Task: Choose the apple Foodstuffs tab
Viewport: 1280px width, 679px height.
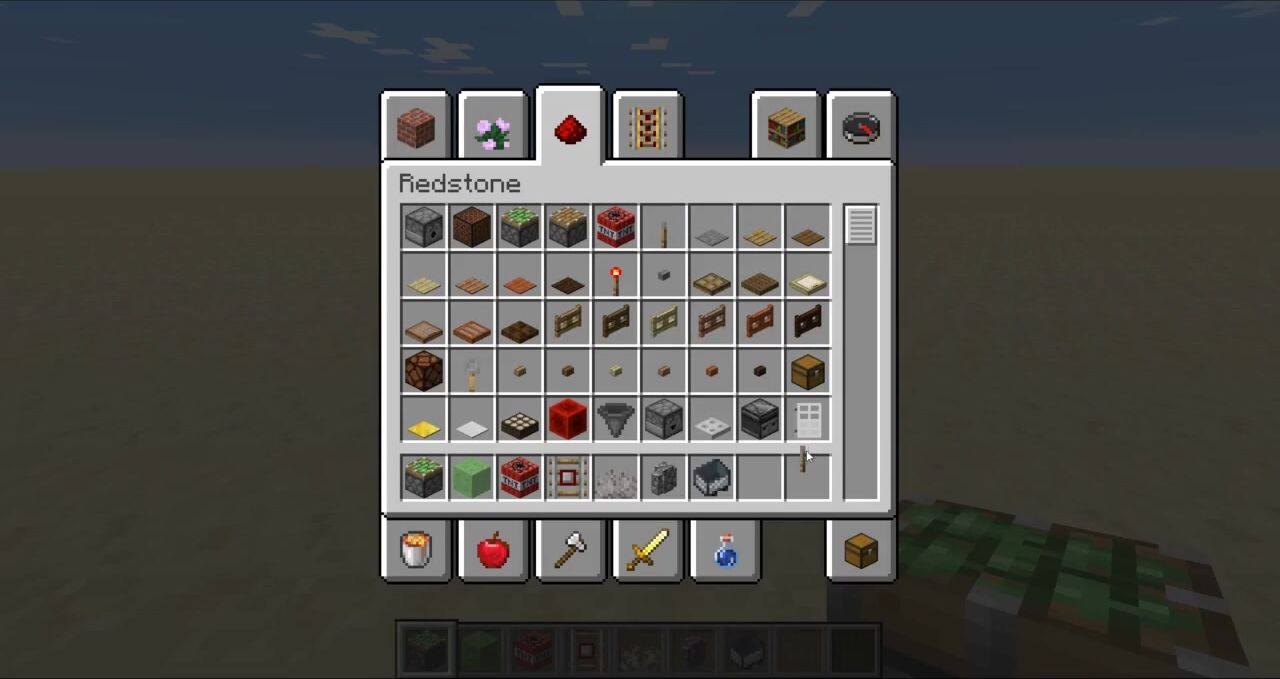Action: click(492, 550)
